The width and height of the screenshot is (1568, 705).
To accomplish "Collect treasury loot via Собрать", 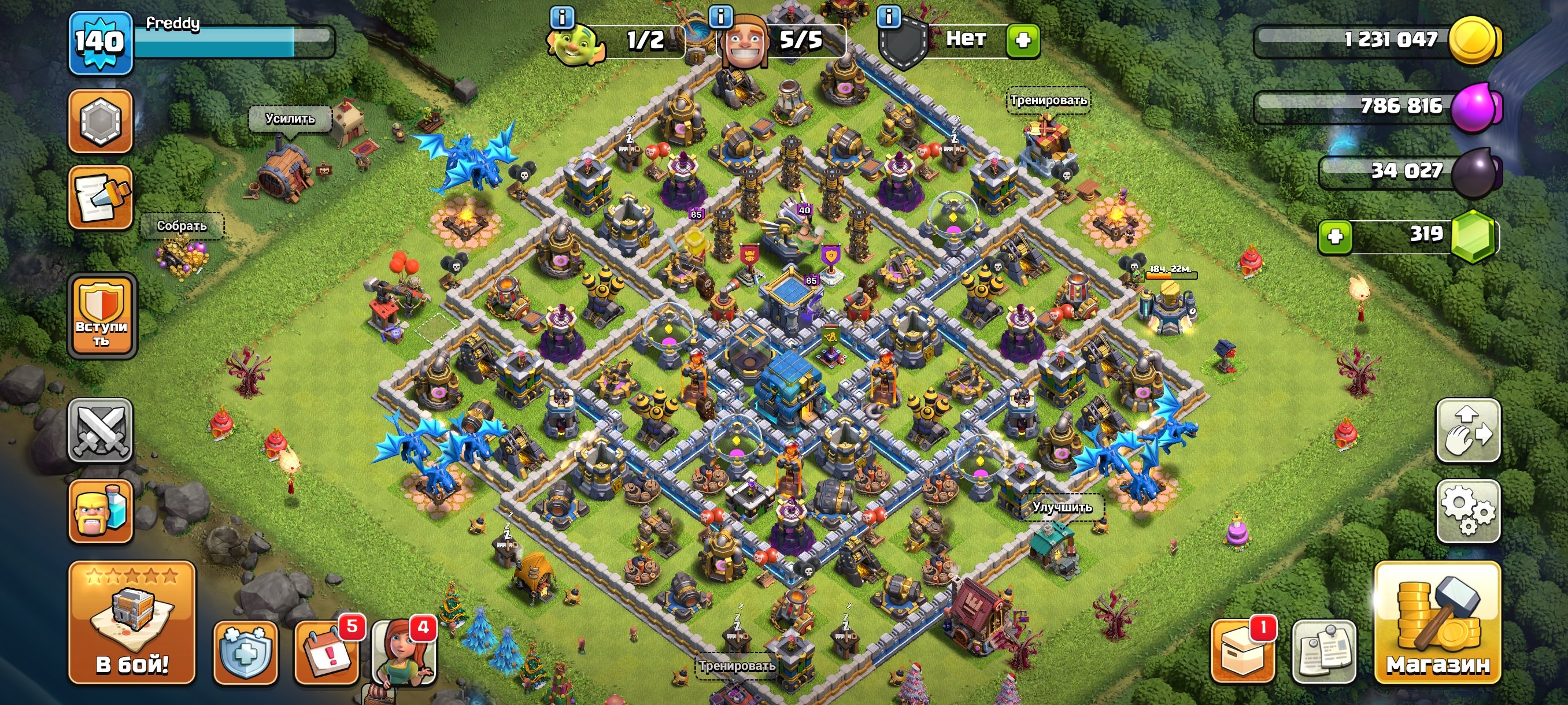I will 182,226.
